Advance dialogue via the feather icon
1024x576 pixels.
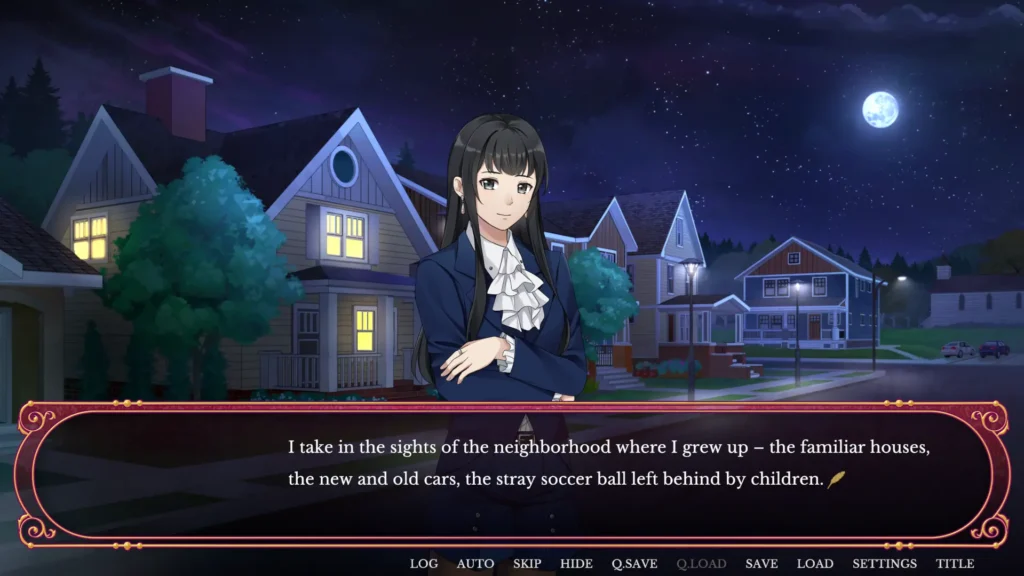pos(836,480)
